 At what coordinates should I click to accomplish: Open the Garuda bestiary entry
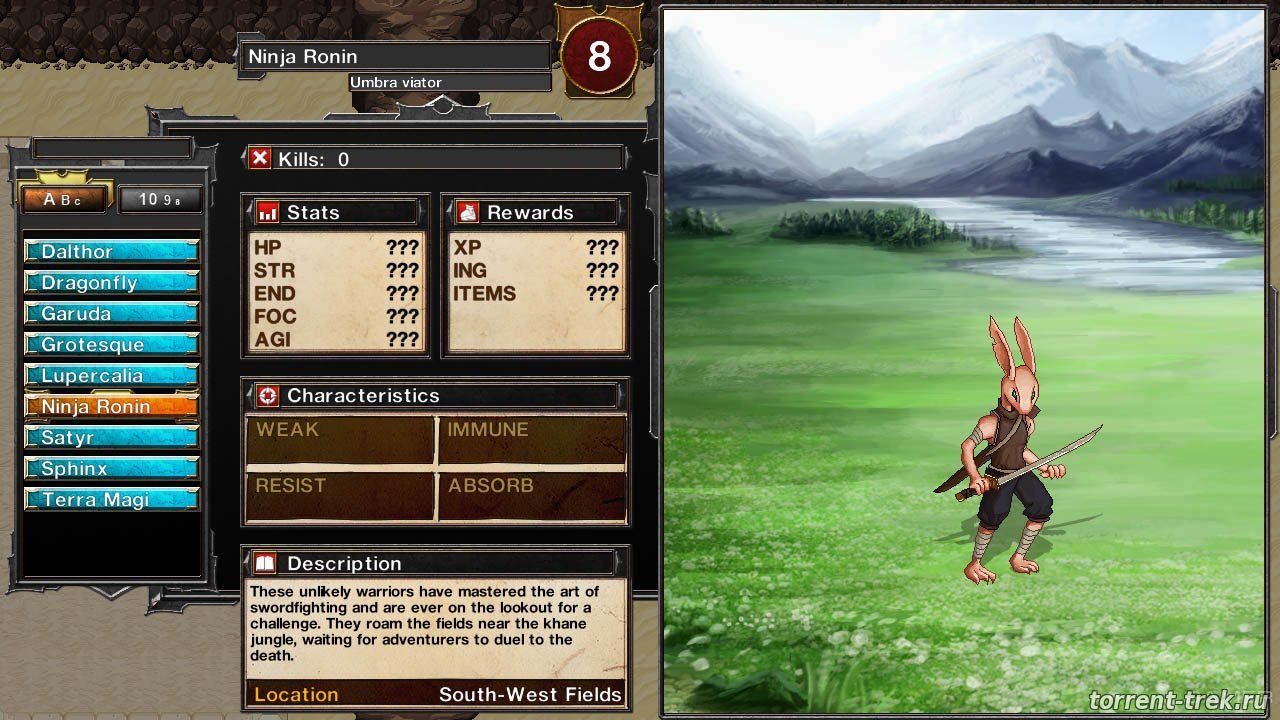point(111,314)
